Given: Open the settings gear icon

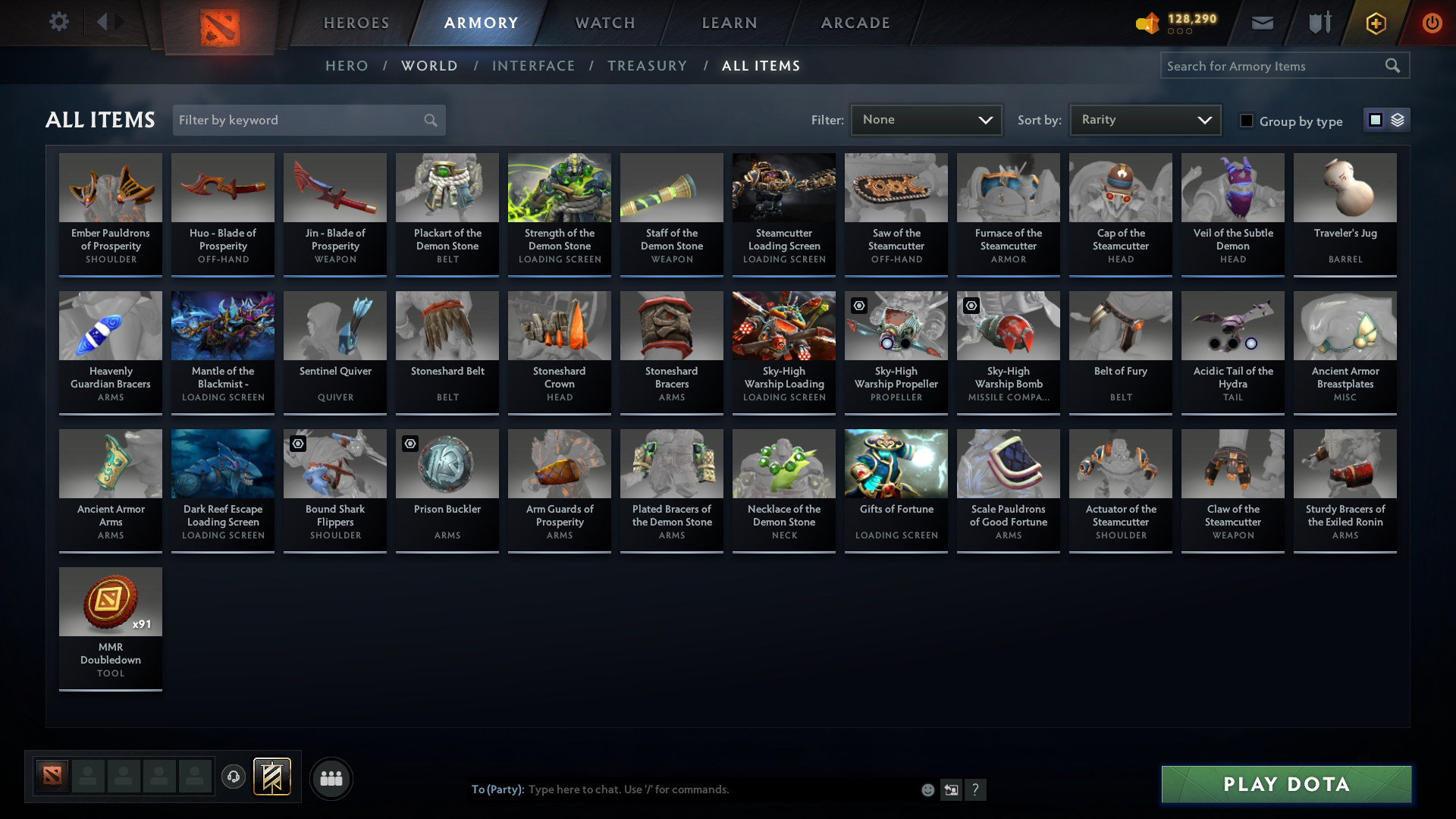Looking at the screenshot, I should point(59,22).
